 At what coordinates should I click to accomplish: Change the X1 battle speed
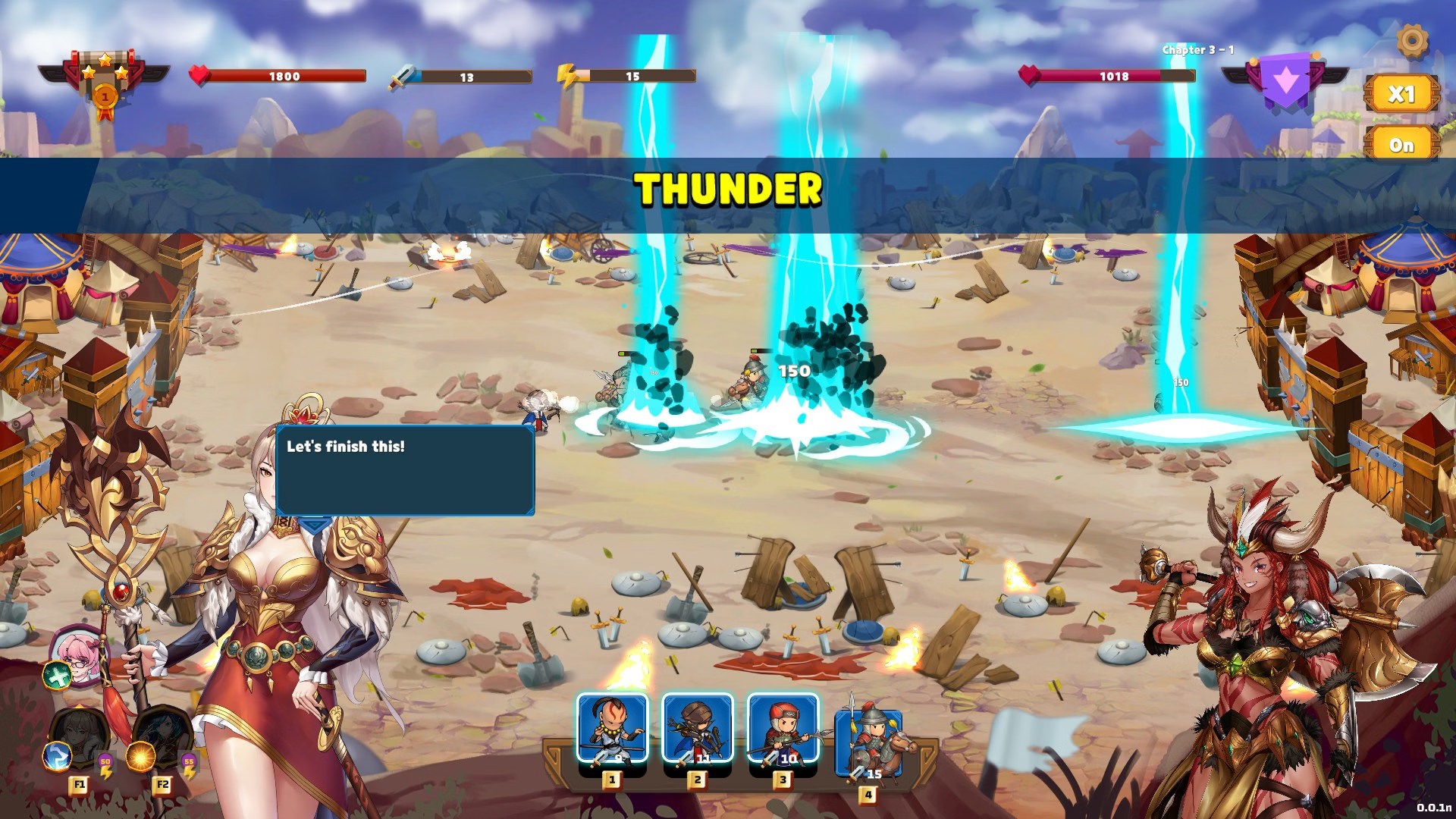click(1401, 94)
